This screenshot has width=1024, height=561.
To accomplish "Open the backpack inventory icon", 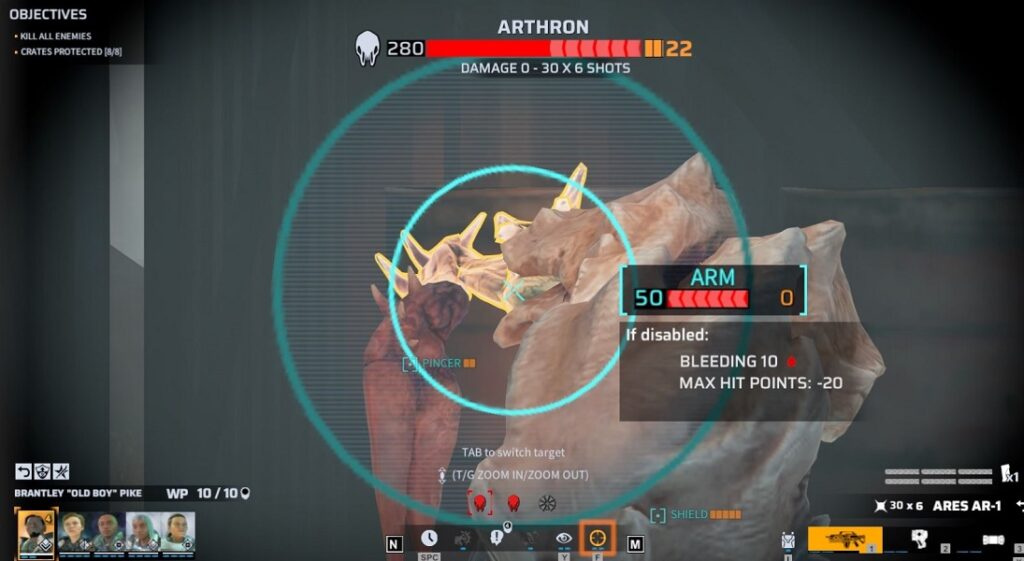I will (788, 540).
